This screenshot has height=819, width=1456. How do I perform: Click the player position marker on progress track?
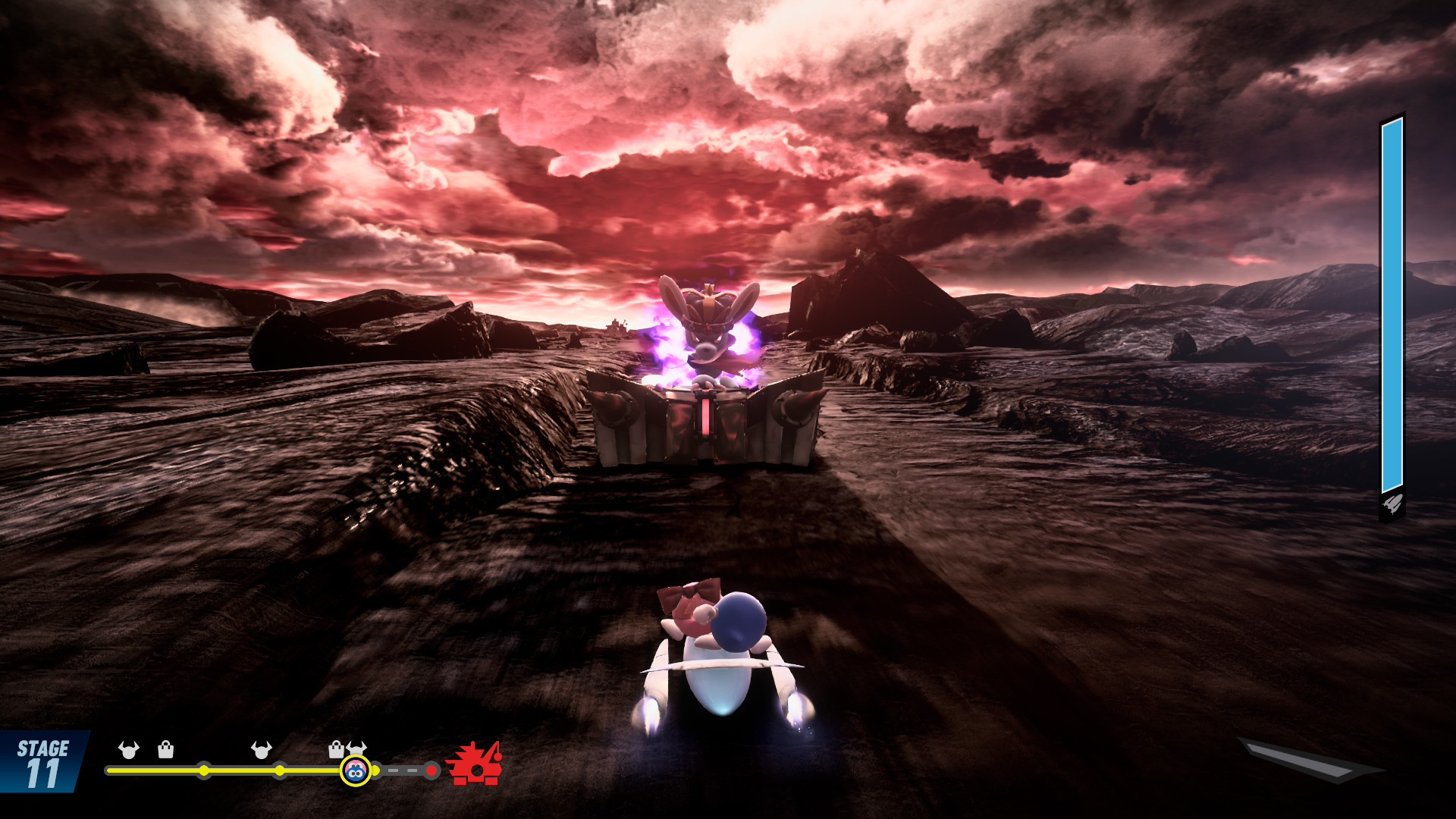[355, 770]
